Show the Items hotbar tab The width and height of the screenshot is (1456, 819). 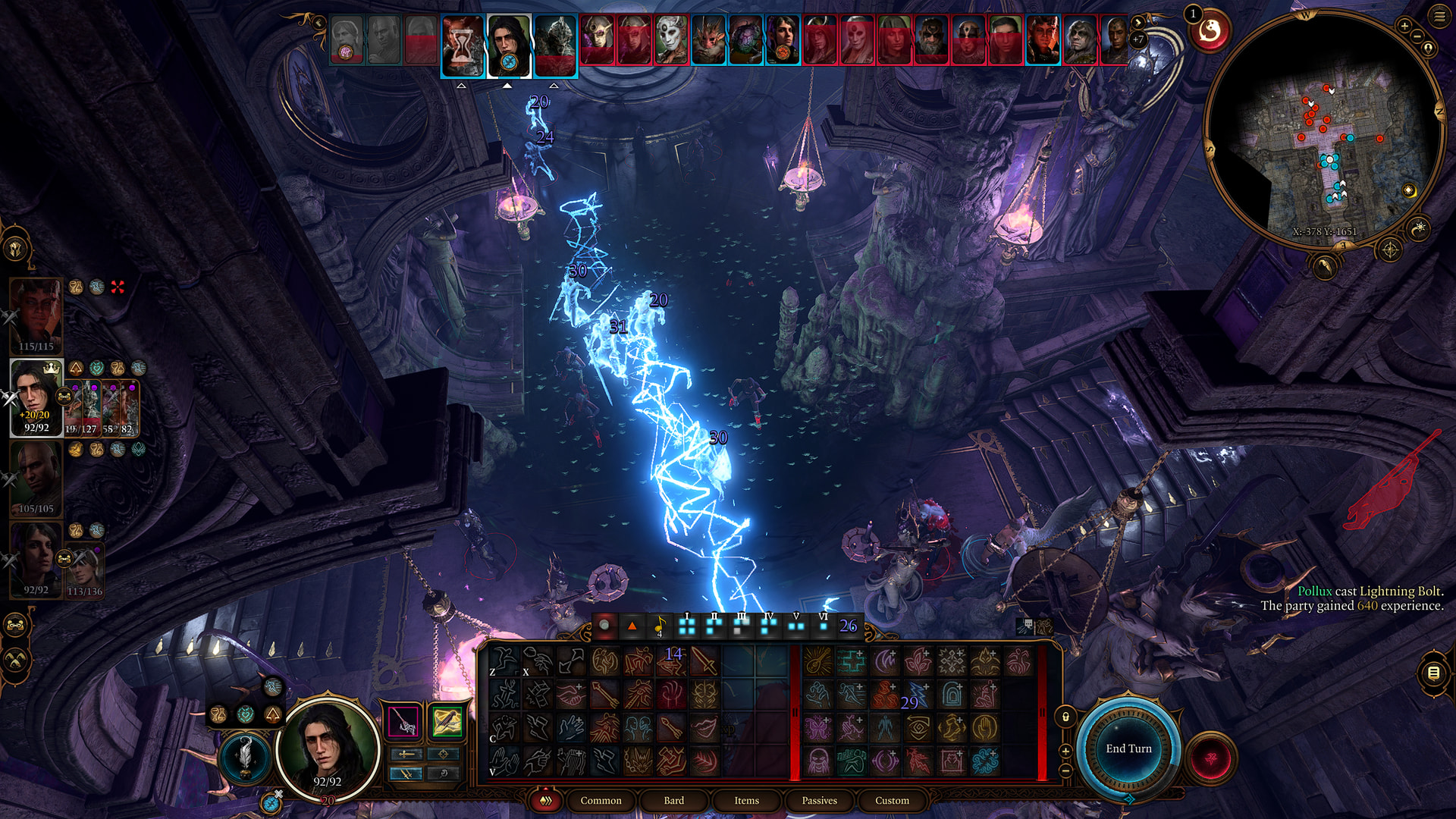point(746,800)
